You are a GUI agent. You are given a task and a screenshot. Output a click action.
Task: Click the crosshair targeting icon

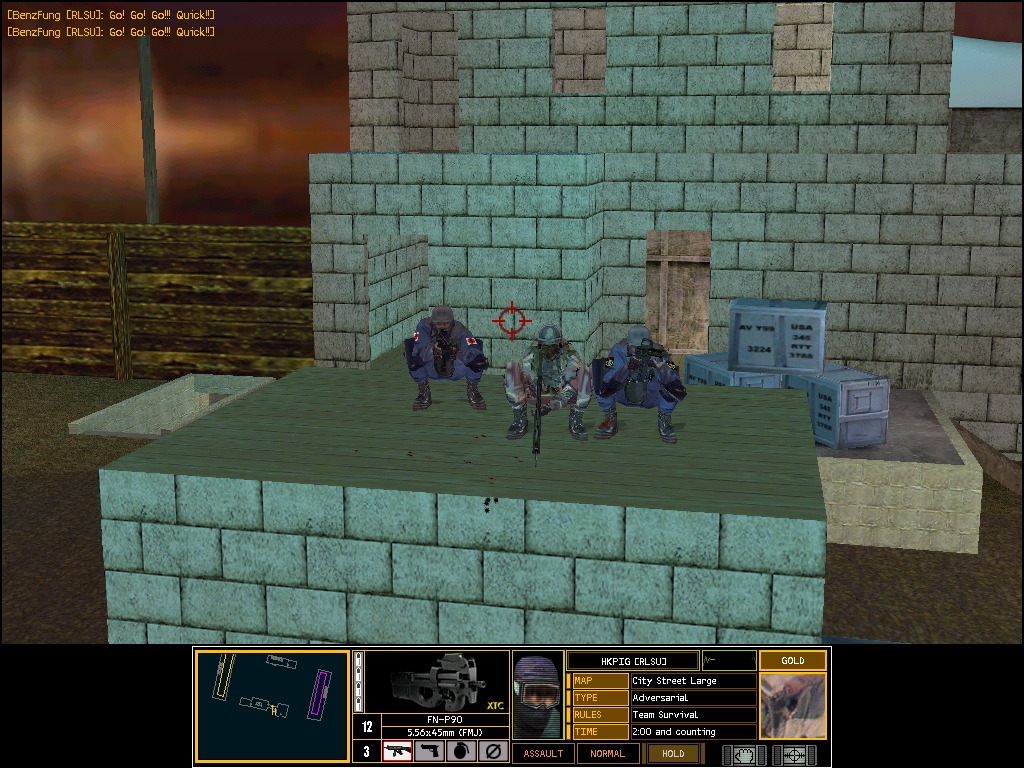(796, 754)
